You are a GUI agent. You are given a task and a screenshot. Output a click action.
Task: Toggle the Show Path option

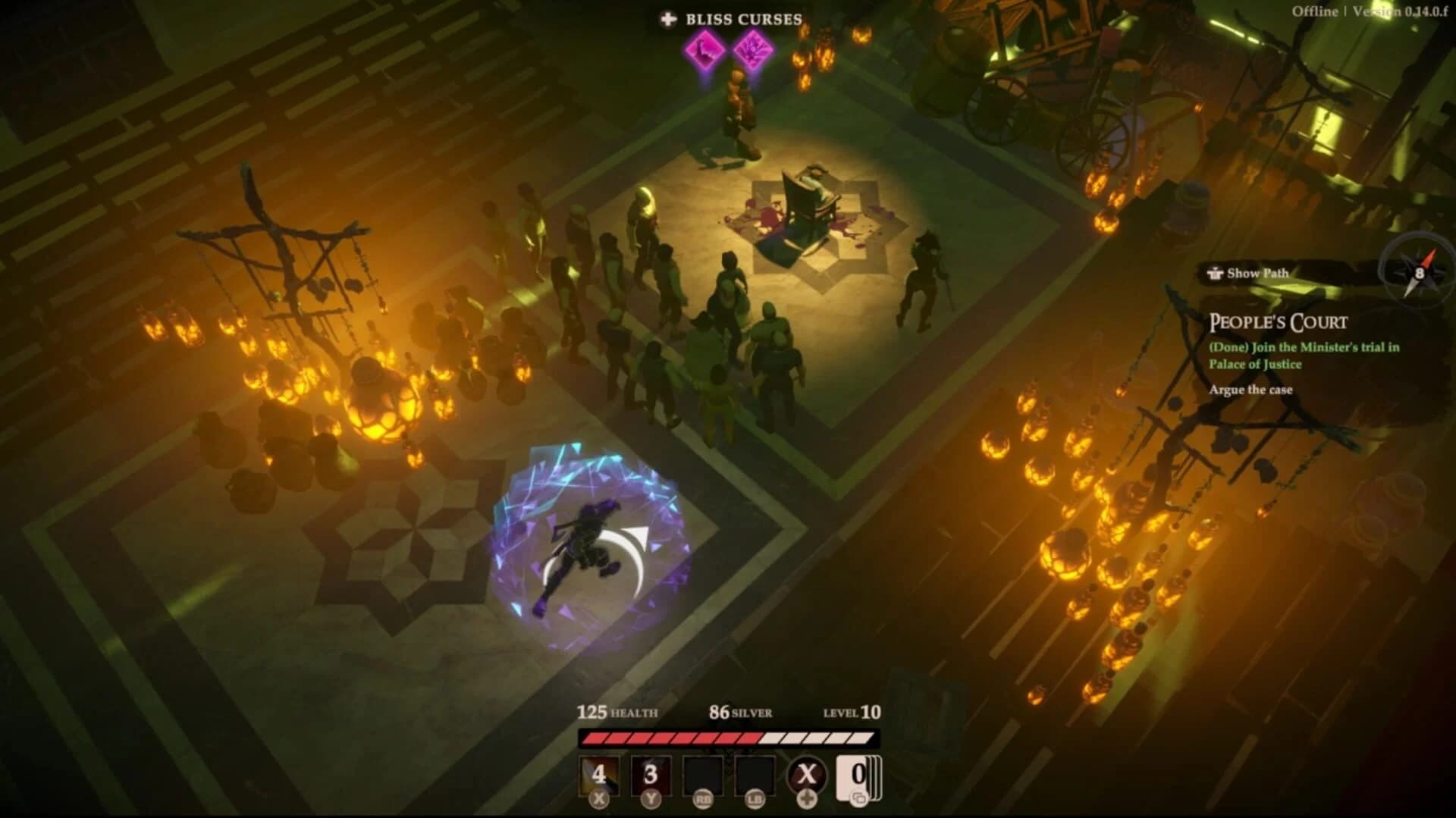(x=1247, y=273)
